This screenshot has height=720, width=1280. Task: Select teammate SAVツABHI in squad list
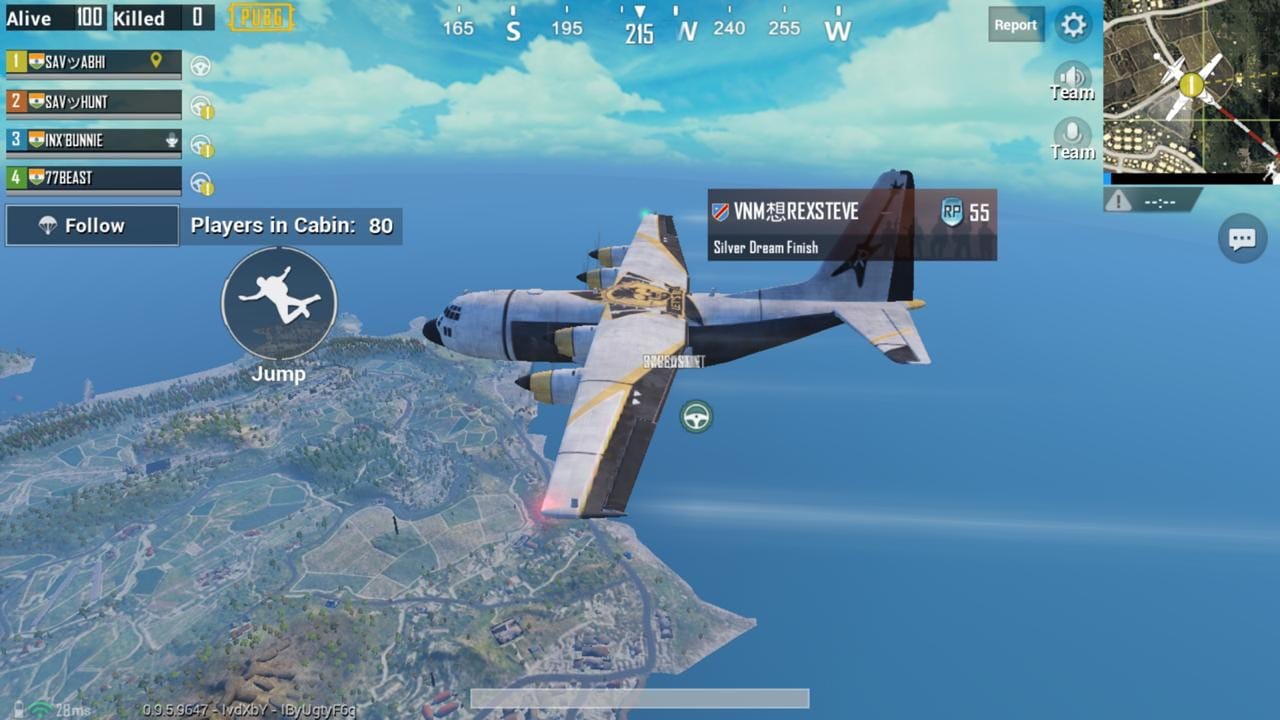[x=94, y=62]
